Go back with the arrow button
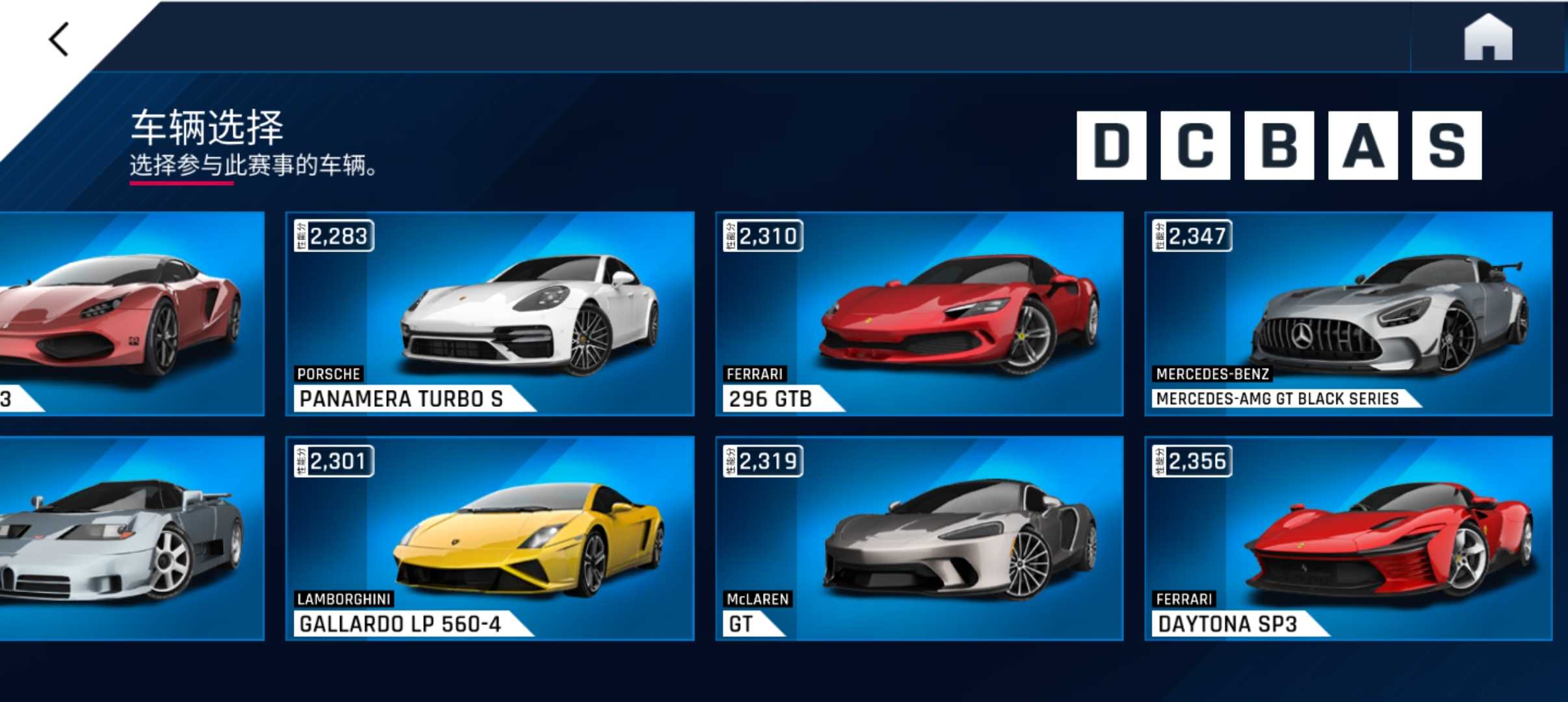This screenshot has width=1568, height=702. pyautogui.click(x=60, y=40)
